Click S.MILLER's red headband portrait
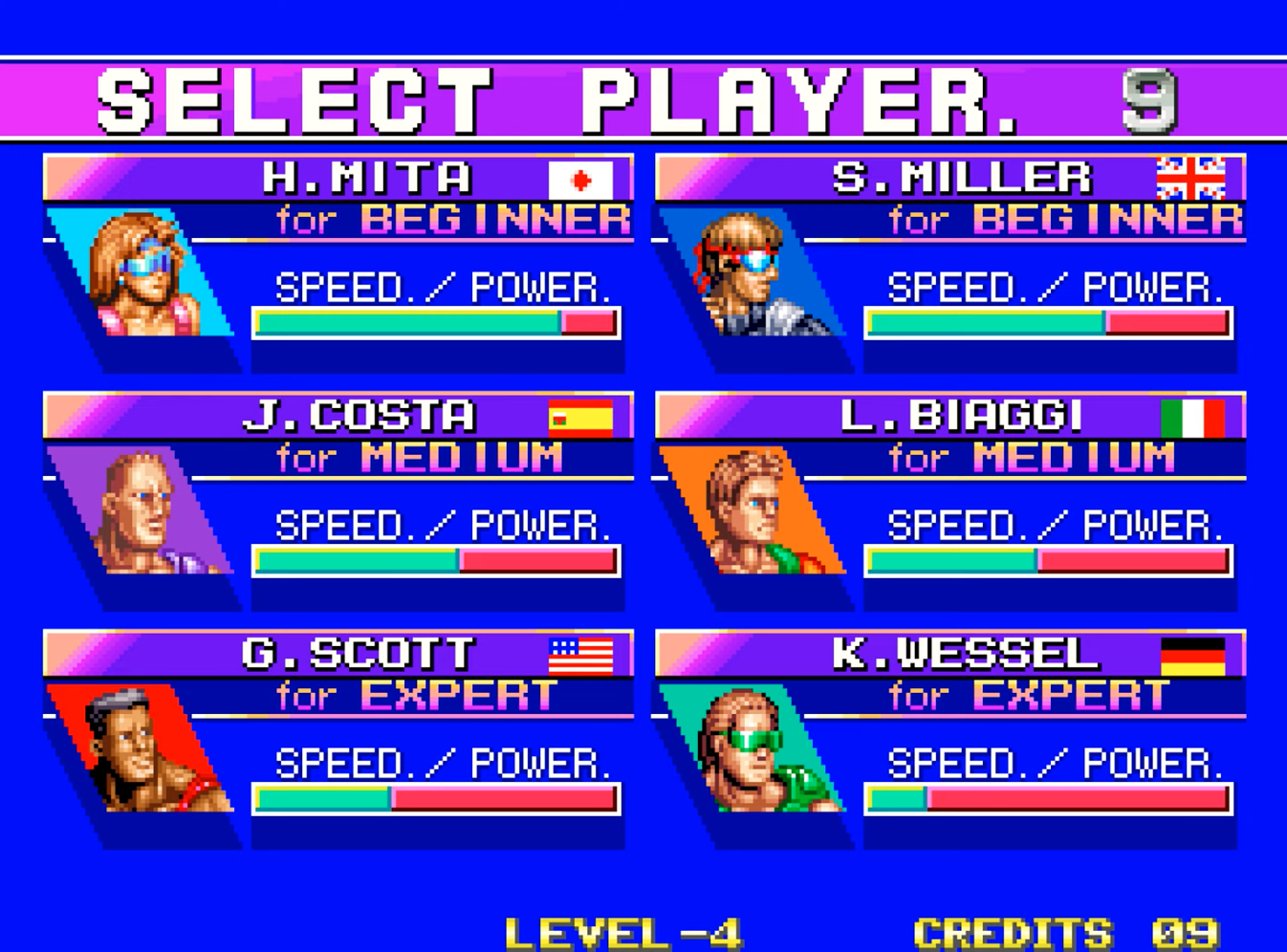Viewport: 1287px width, 952px height. (751, 273)
